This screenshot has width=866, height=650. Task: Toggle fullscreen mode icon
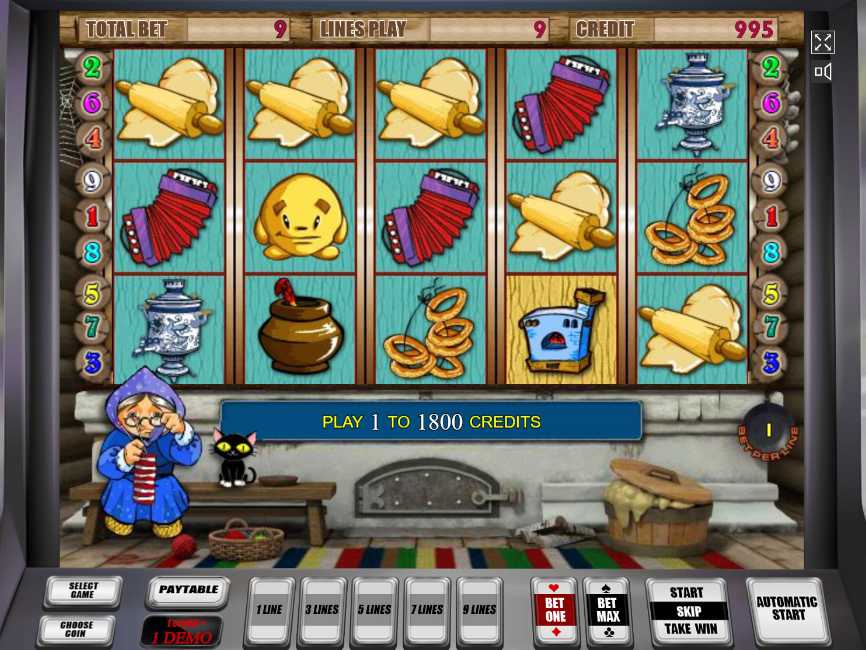pyautogui.click(x=822, y=42)
